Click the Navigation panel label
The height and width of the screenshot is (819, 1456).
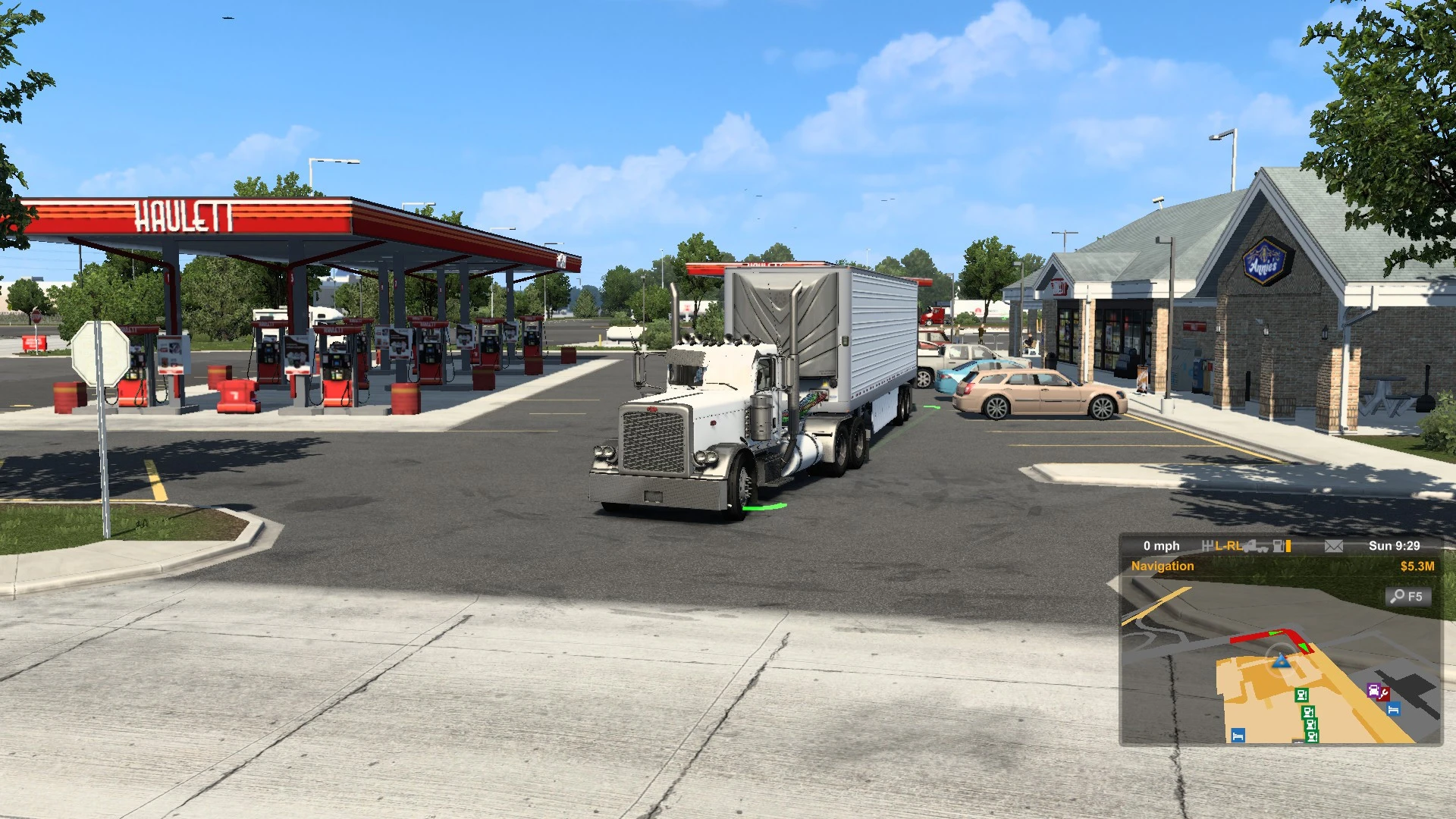[1163, 566]
